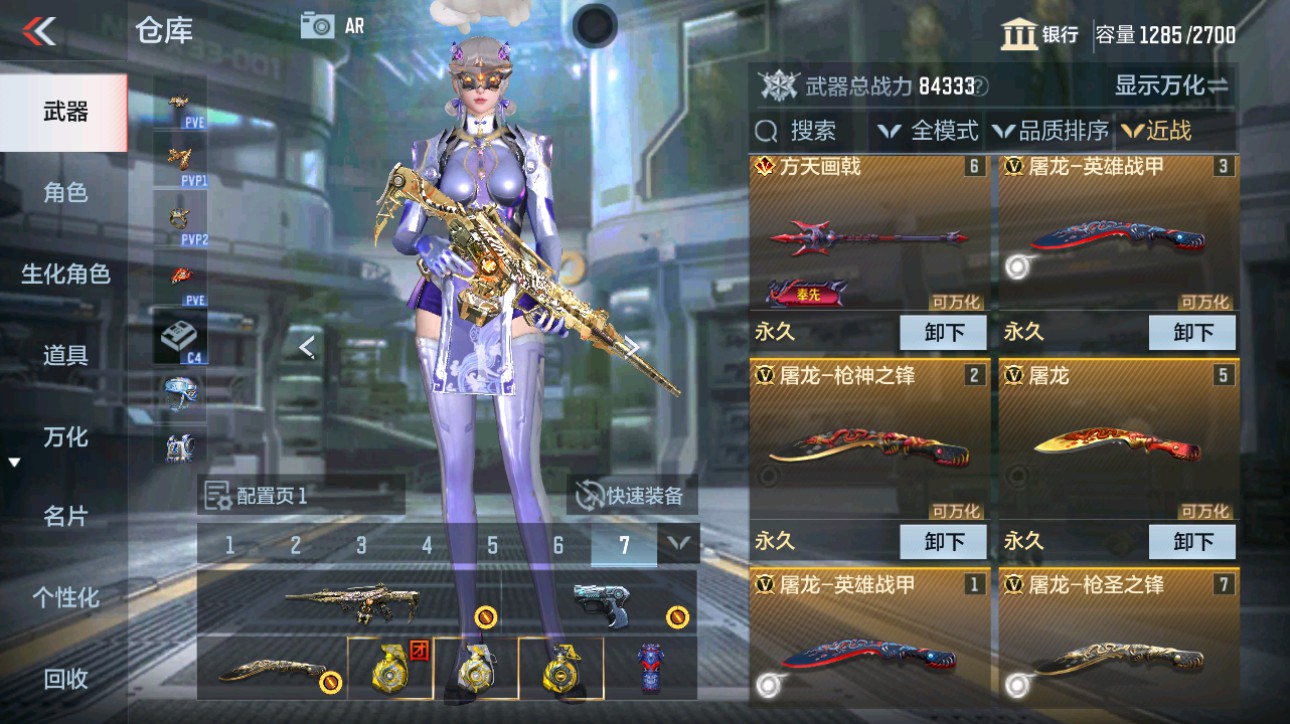Viewport: 1290px width, 724px height.
Task: Unequip 方天画戟 with its 卸下 button
Action: (942, 332)
